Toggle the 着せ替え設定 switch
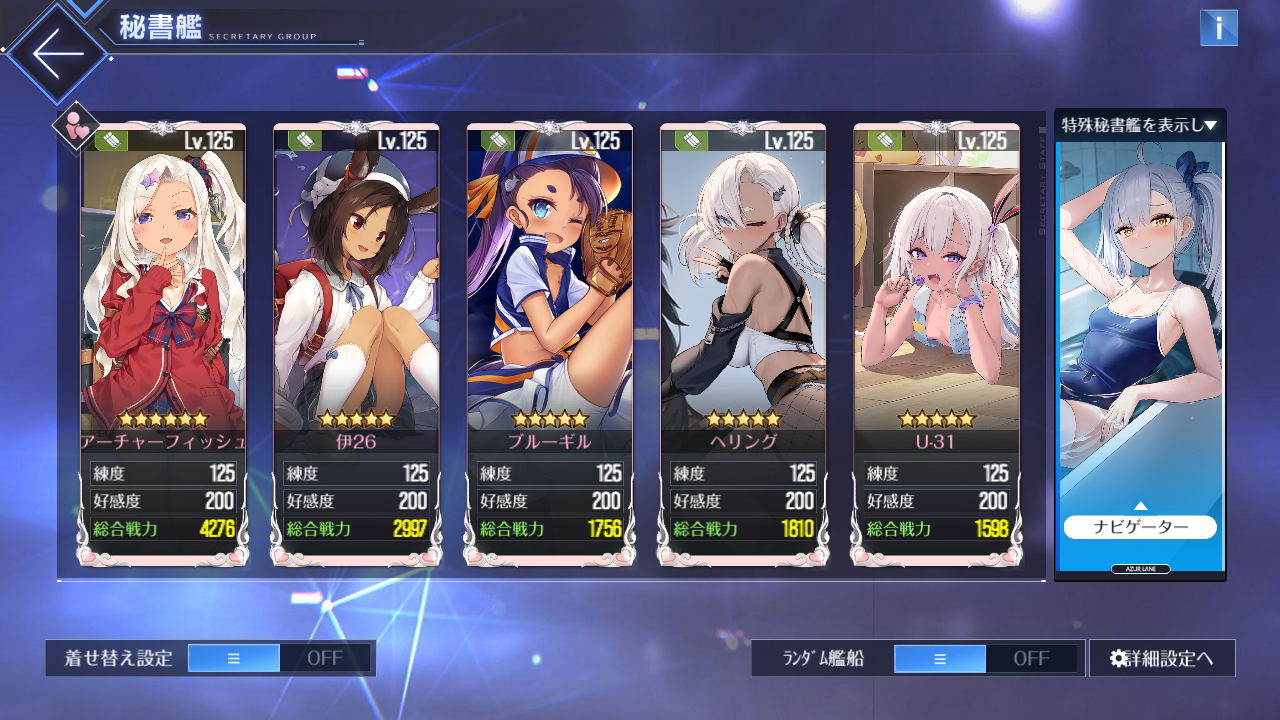This screenshot has height=720, width=1280. (x=279, y=658)
